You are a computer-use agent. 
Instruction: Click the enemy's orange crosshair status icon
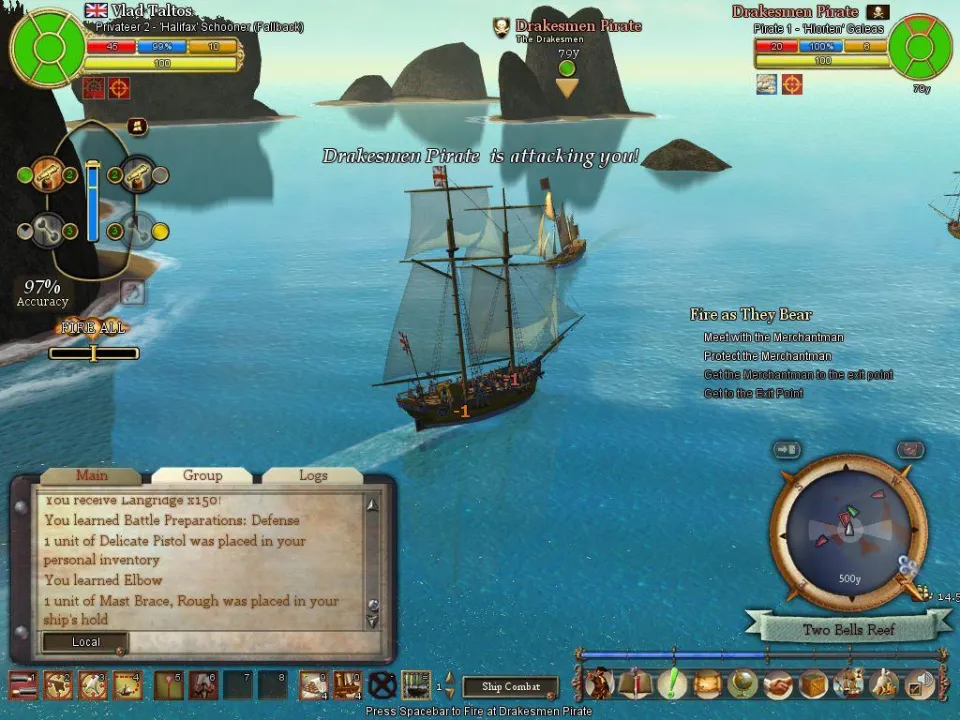pyautogui.click(x=792, y=85)
